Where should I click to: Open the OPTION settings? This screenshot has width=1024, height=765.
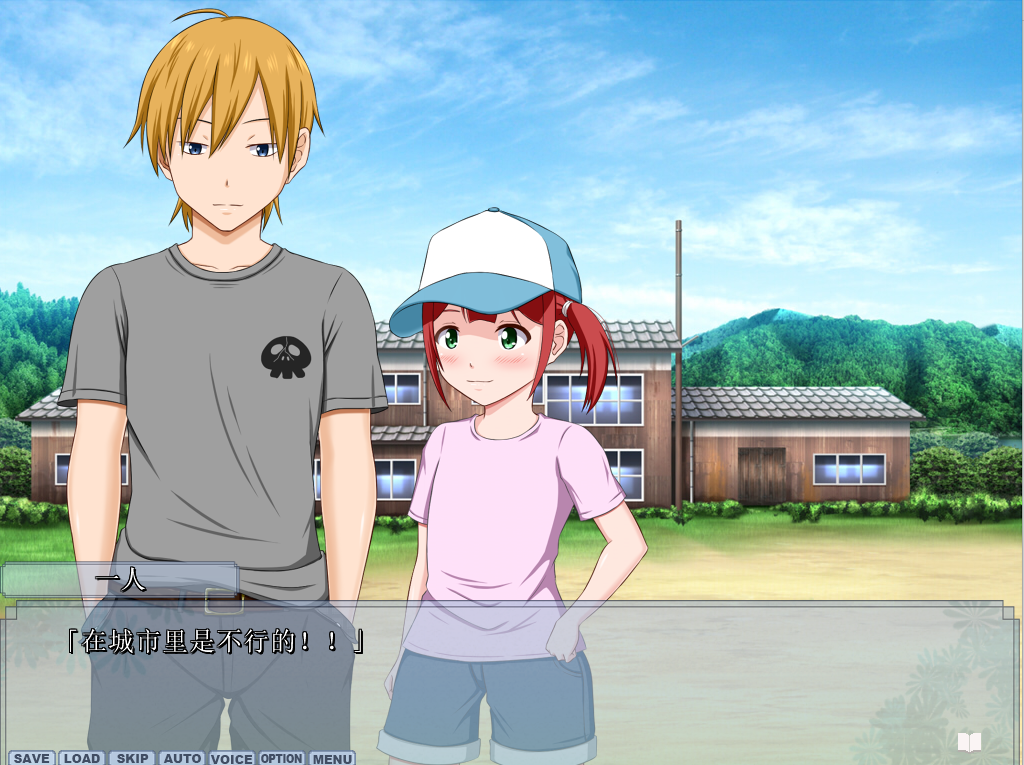coord(282,758)
